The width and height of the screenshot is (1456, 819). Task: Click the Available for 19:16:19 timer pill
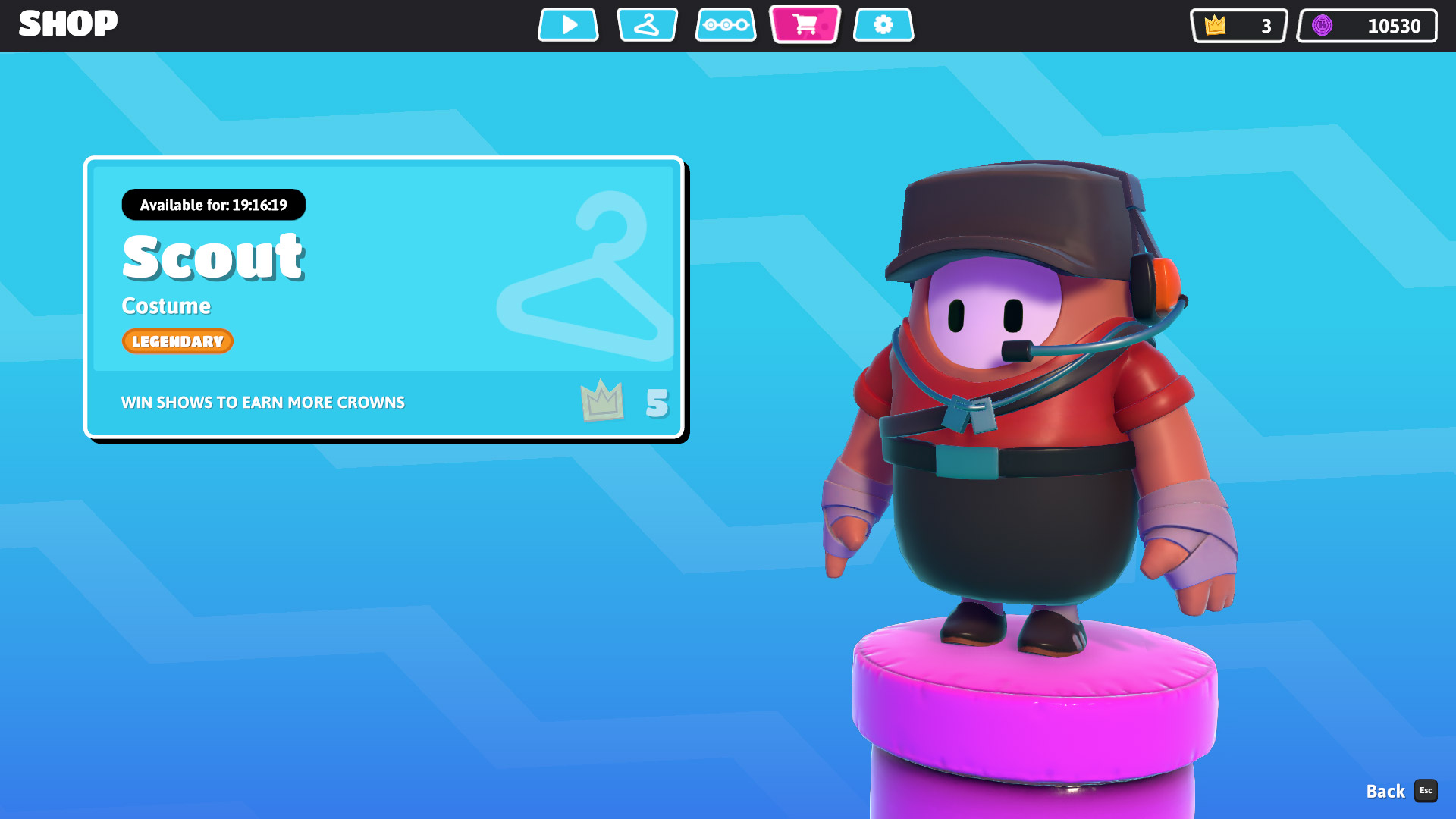[214, 205]
